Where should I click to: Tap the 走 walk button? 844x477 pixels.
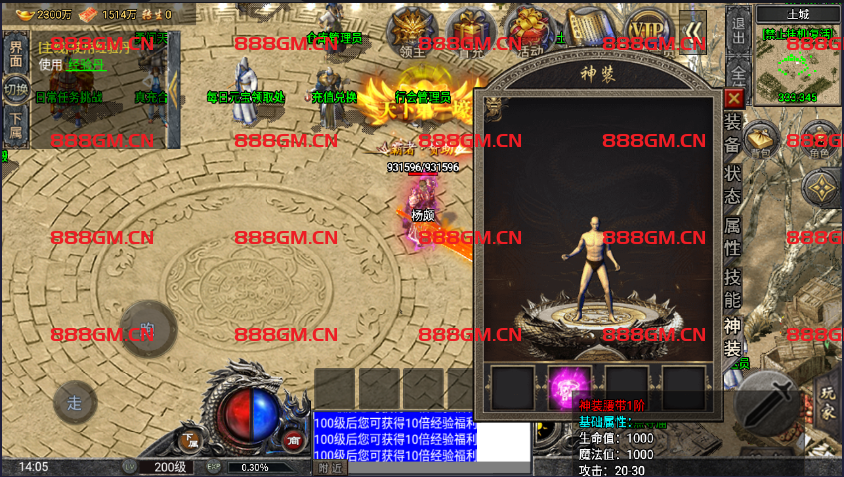point(75,403)
